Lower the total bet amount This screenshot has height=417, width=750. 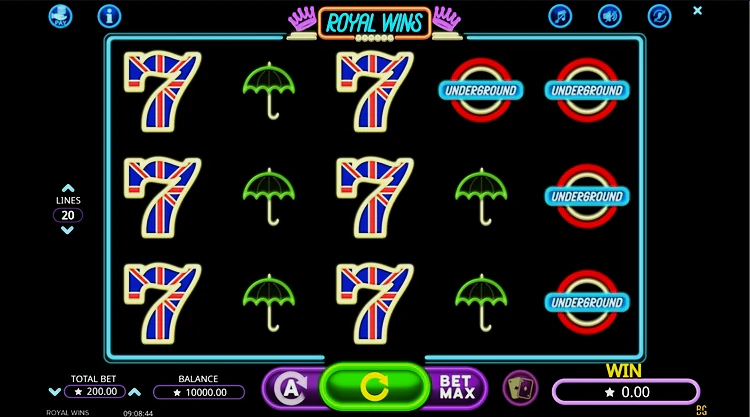coord(55,392)
